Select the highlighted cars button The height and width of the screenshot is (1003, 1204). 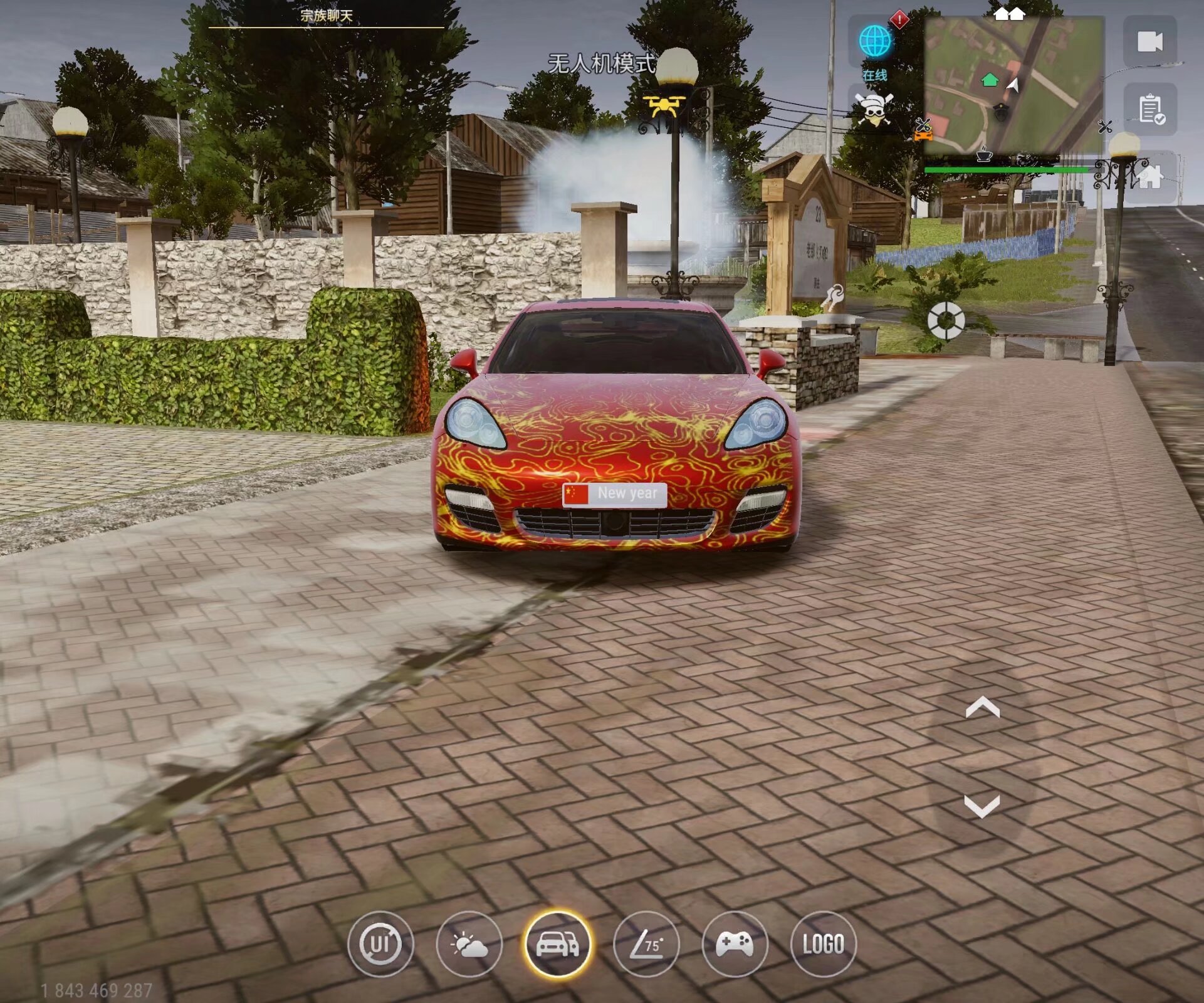(557, 944)
